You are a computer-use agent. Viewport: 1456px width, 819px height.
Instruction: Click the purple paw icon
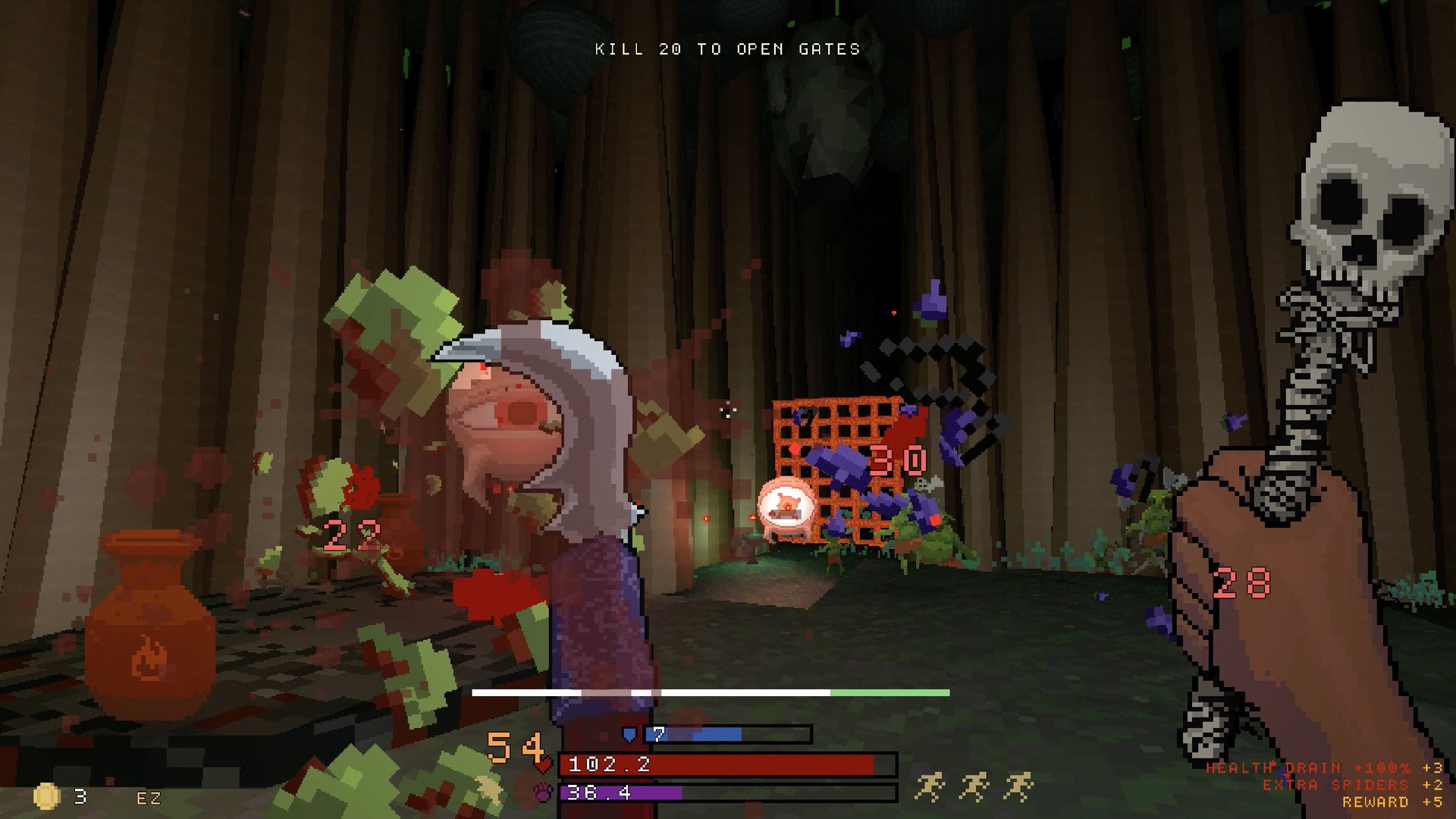543,793
